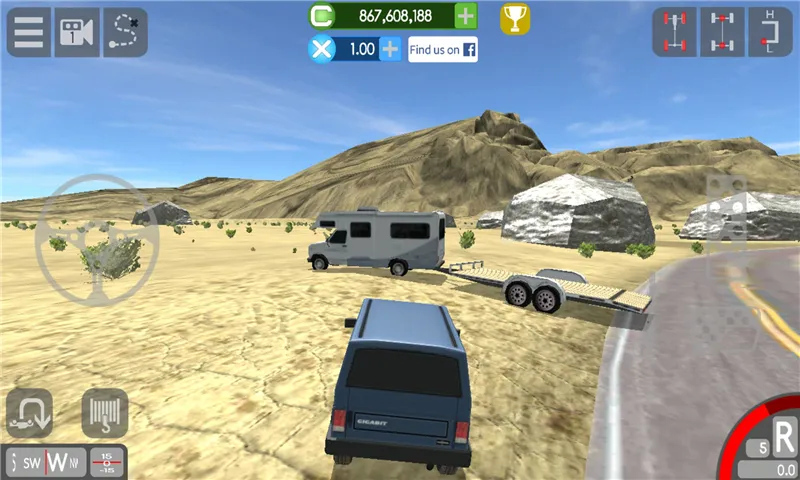
Task: Switch the camera view mode
Action: [x=77, y=33]
